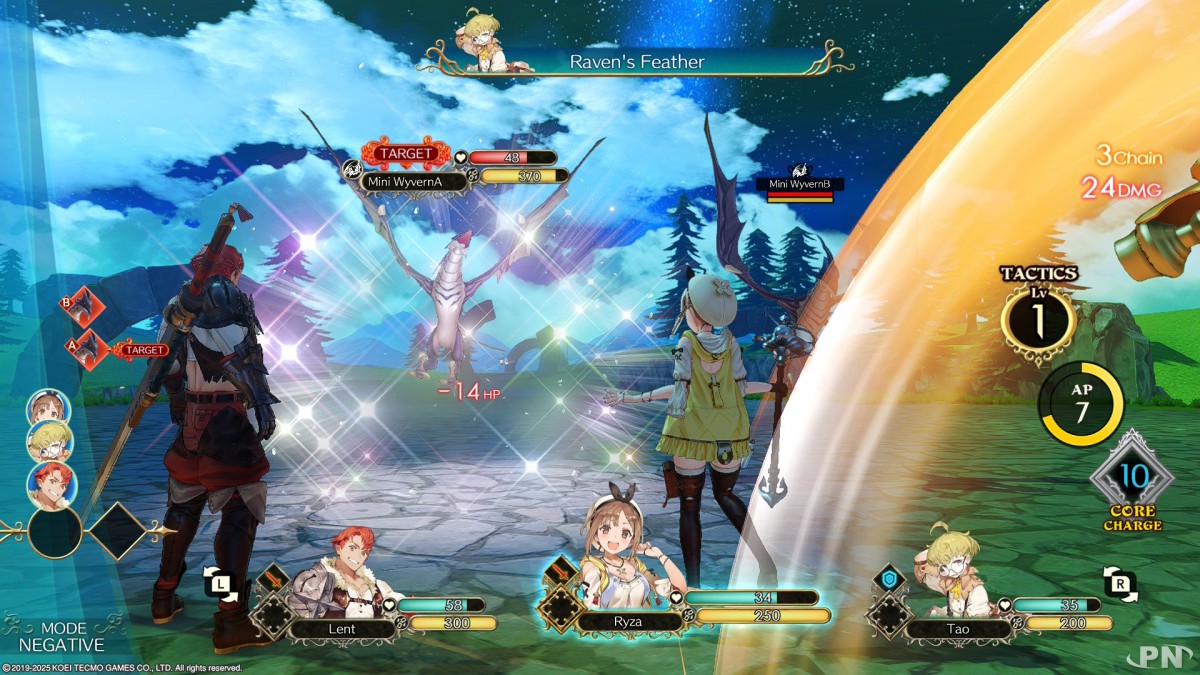Viewport: 1200px width, 675px height.
Task: Switch target to the Mini Wyvern B nameplate
Action: pos(799,184)
